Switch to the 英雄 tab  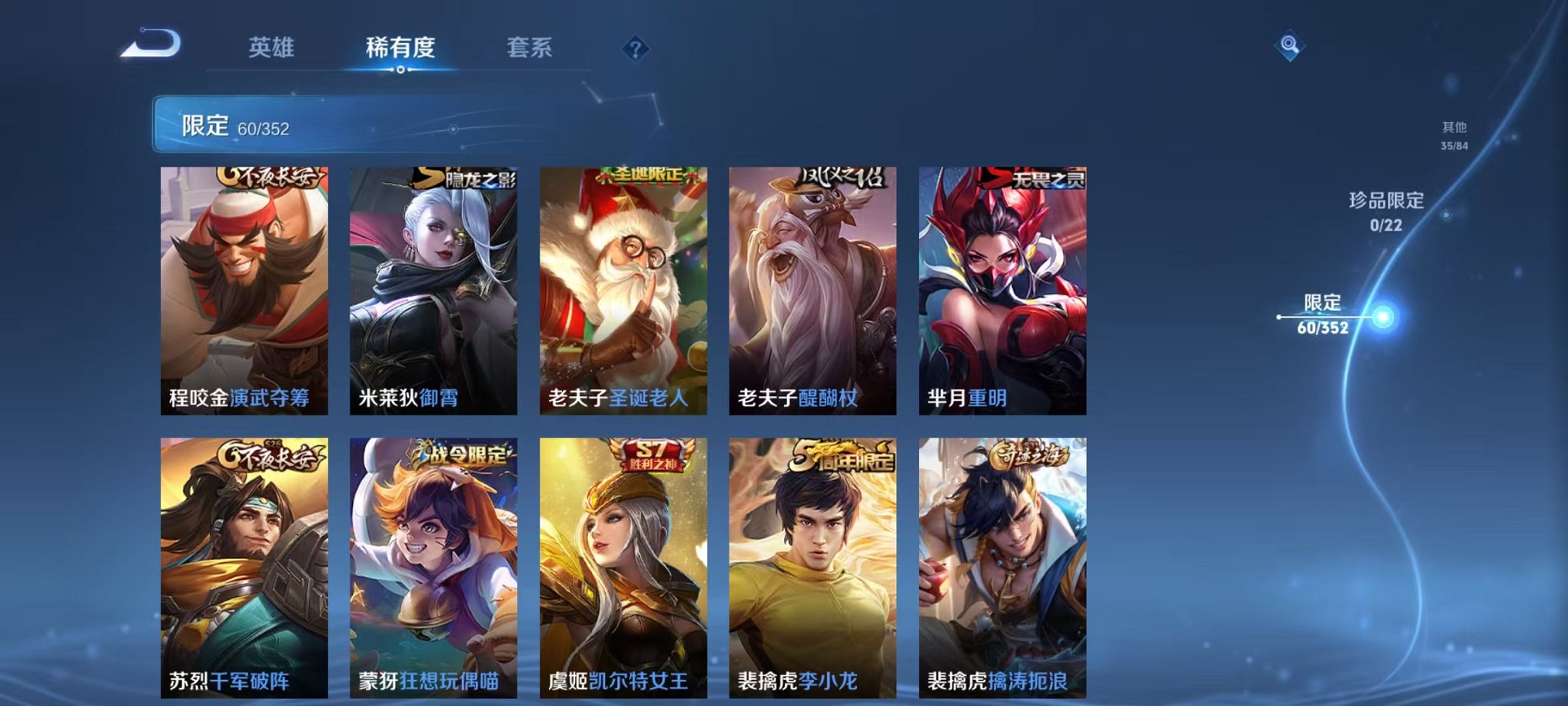(273, 48)
